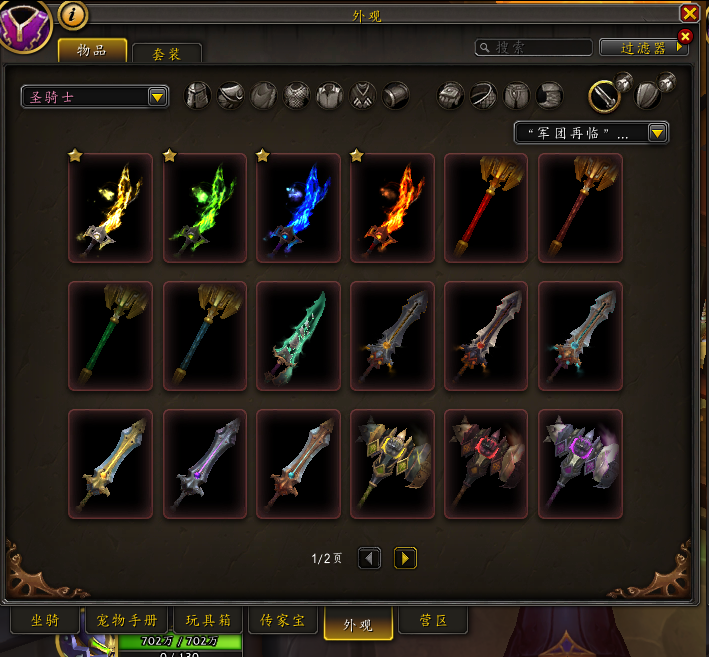The height and width of the screenshot is (657, 709).
Task: Choose the blue flaming sword appearance
Action: pyautogui.click(x=298, y=208)
